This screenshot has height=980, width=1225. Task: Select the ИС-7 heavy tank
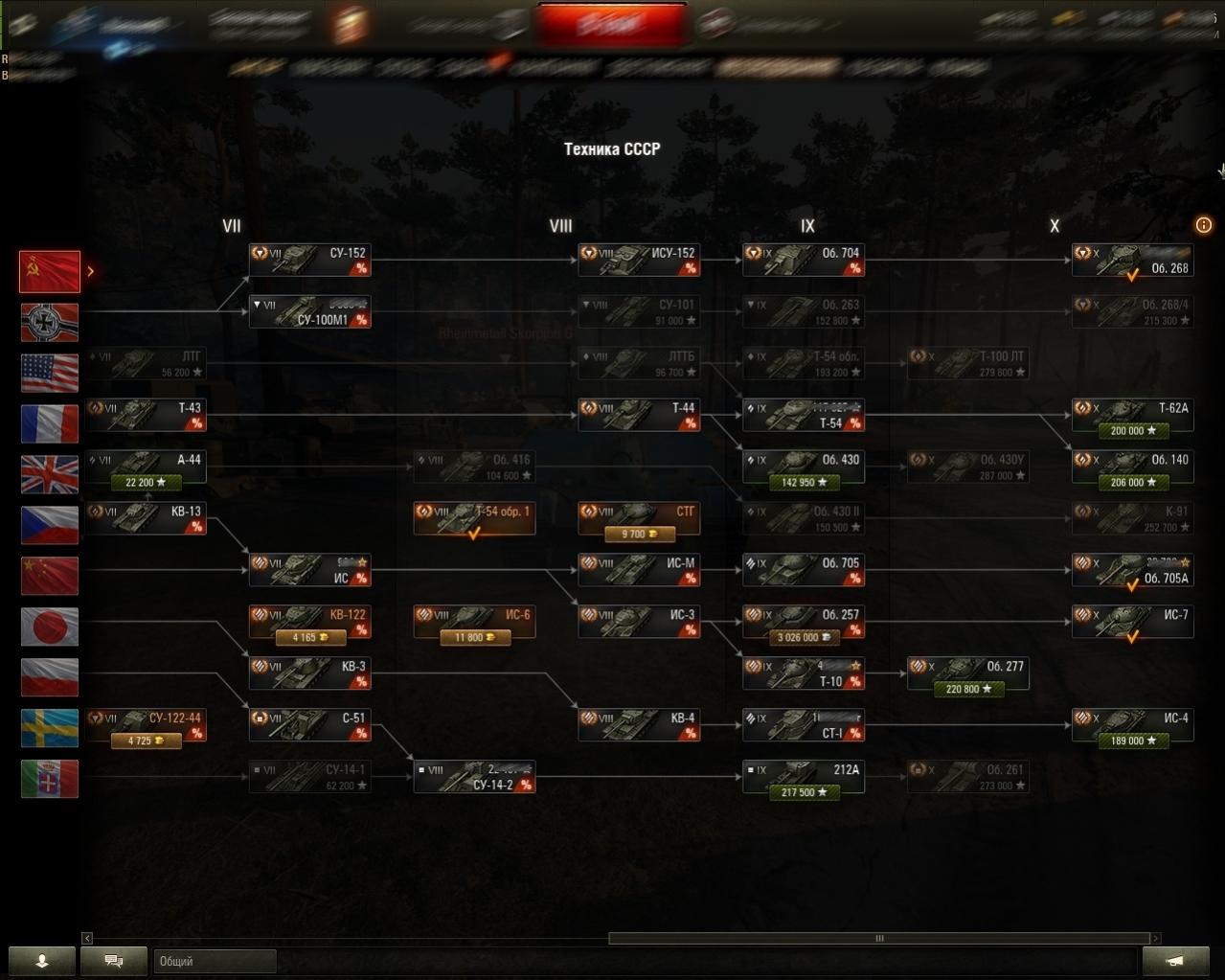tap(1132, 622)
